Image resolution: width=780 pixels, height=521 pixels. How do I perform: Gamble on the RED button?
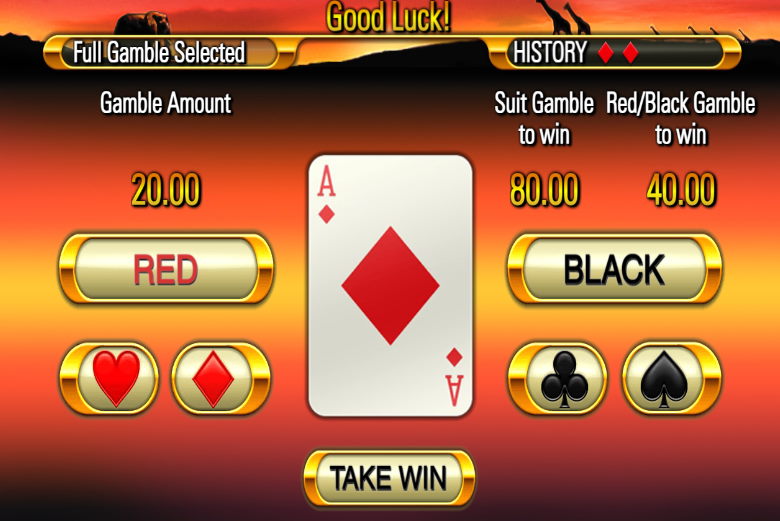(x=166, y=270)
